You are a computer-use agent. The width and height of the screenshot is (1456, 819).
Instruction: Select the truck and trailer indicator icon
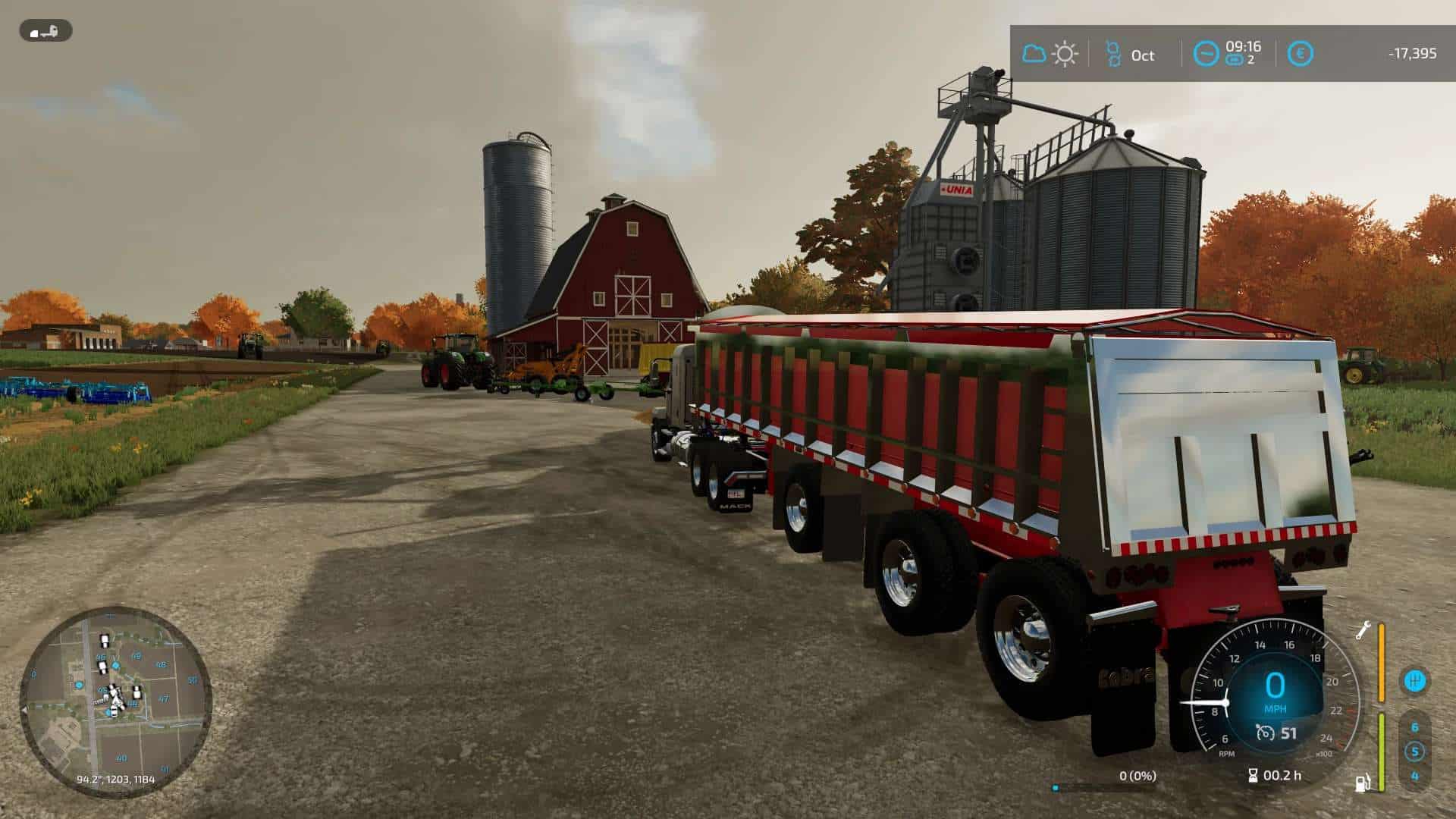pos(45,31)
